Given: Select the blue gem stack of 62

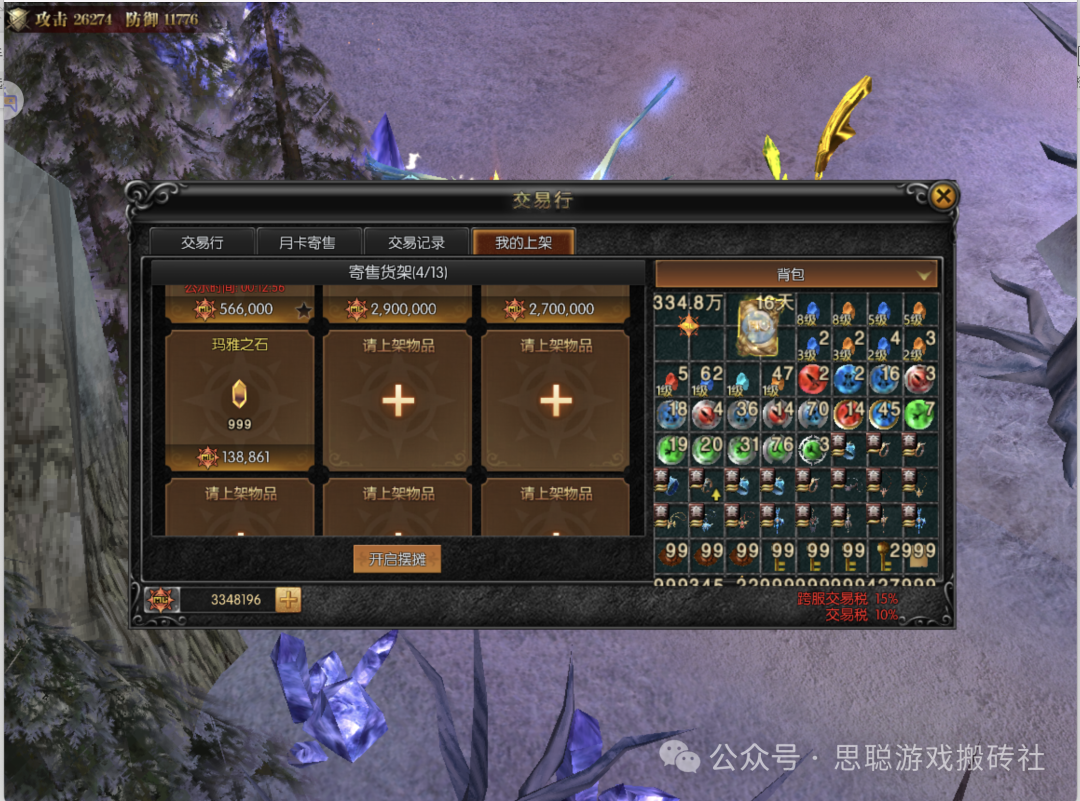Looking at the screenshot, I should coord(707,379).
